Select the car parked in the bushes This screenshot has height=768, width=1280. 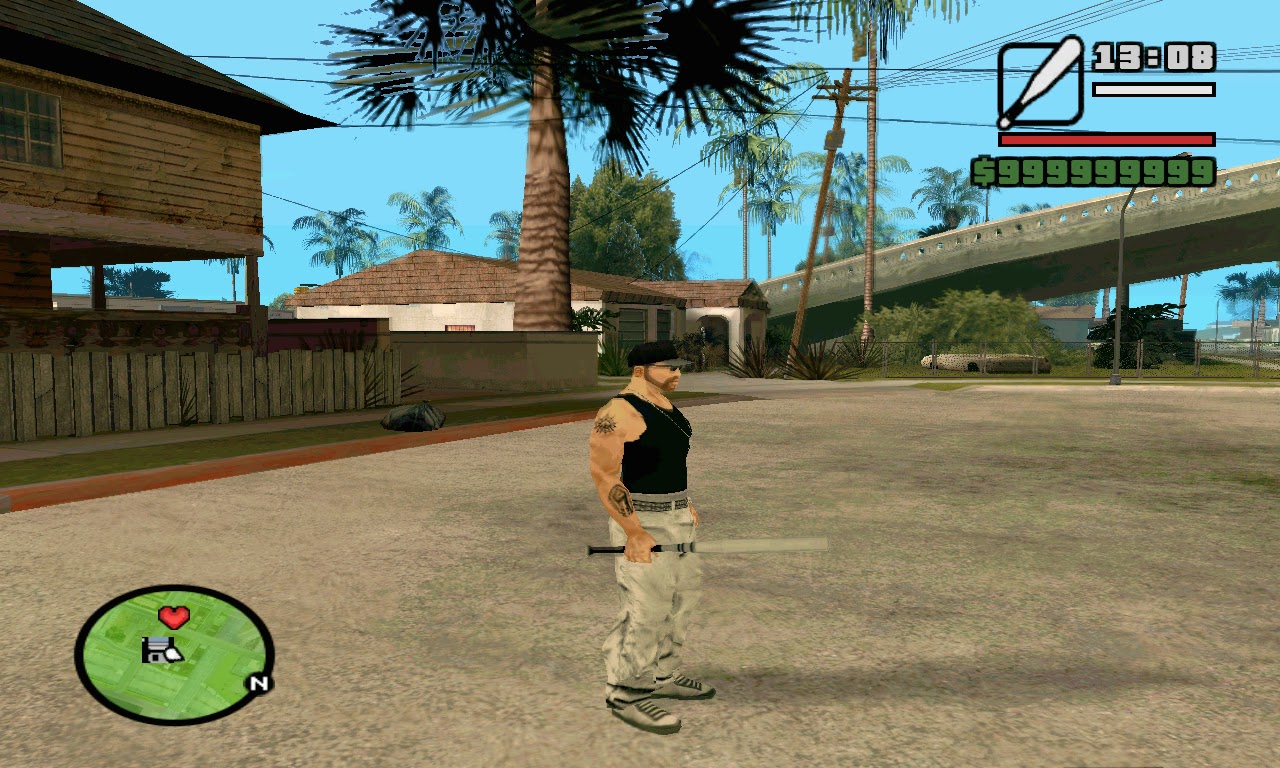[985, 362]
